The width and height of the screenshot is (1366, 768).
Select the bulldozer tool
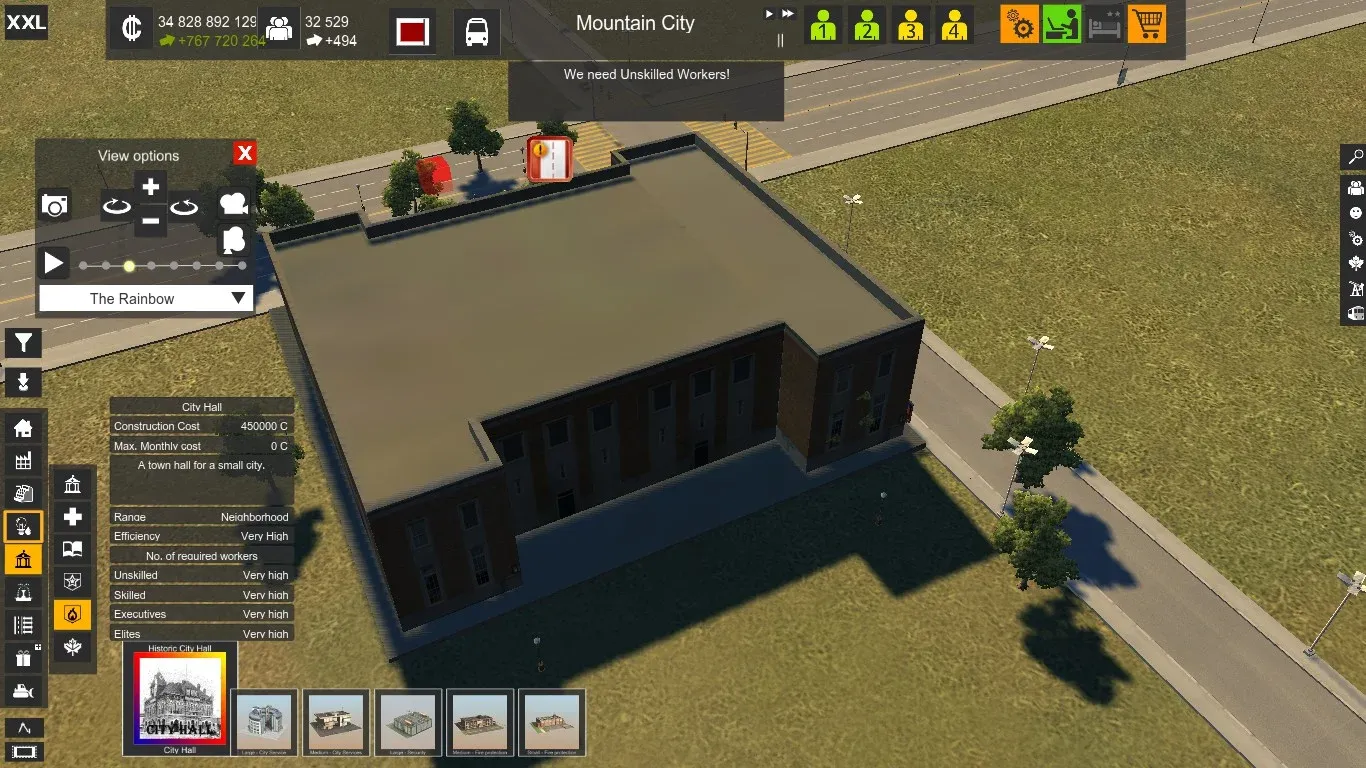(x=23, y=691)
